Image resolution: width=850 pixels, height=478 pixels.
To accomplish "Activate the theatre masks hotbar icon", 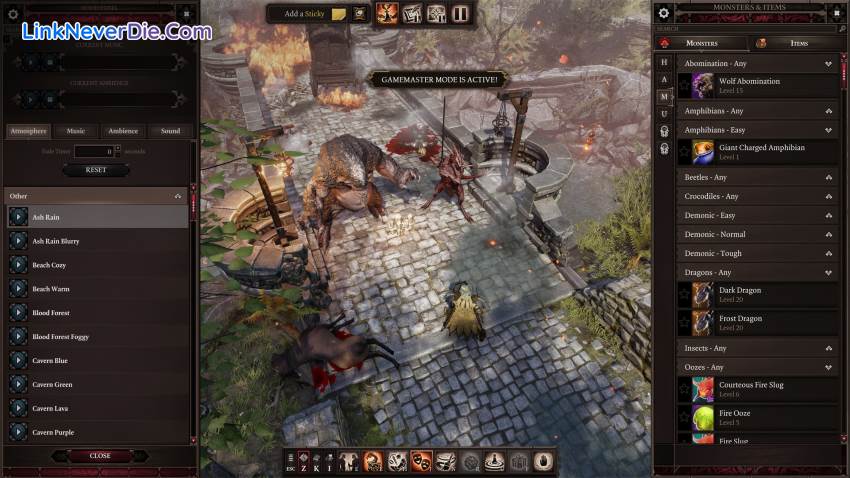I will (x=421, y=462).
